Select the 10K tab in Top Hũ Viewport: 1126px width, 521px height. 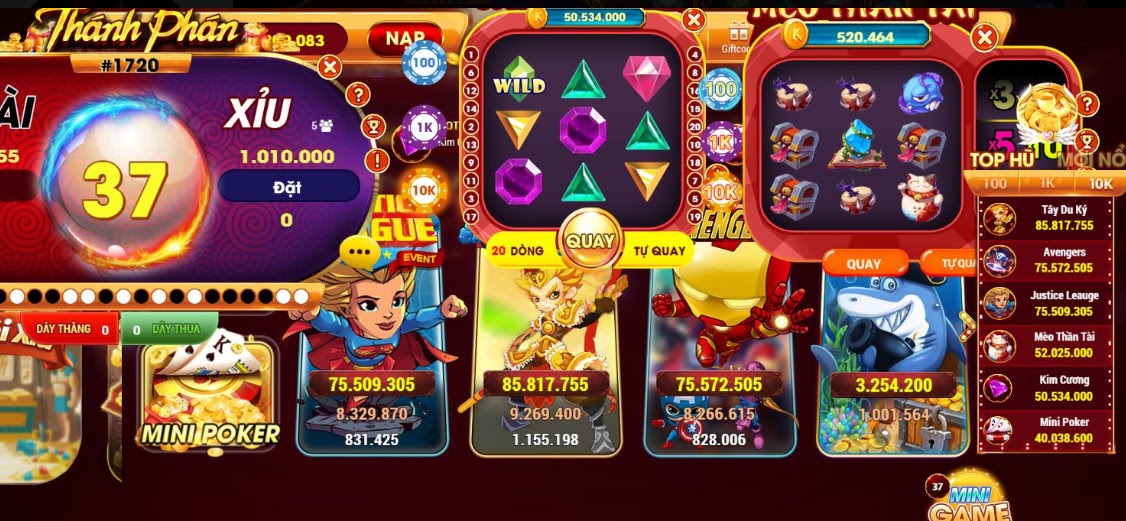[1099, 184]
